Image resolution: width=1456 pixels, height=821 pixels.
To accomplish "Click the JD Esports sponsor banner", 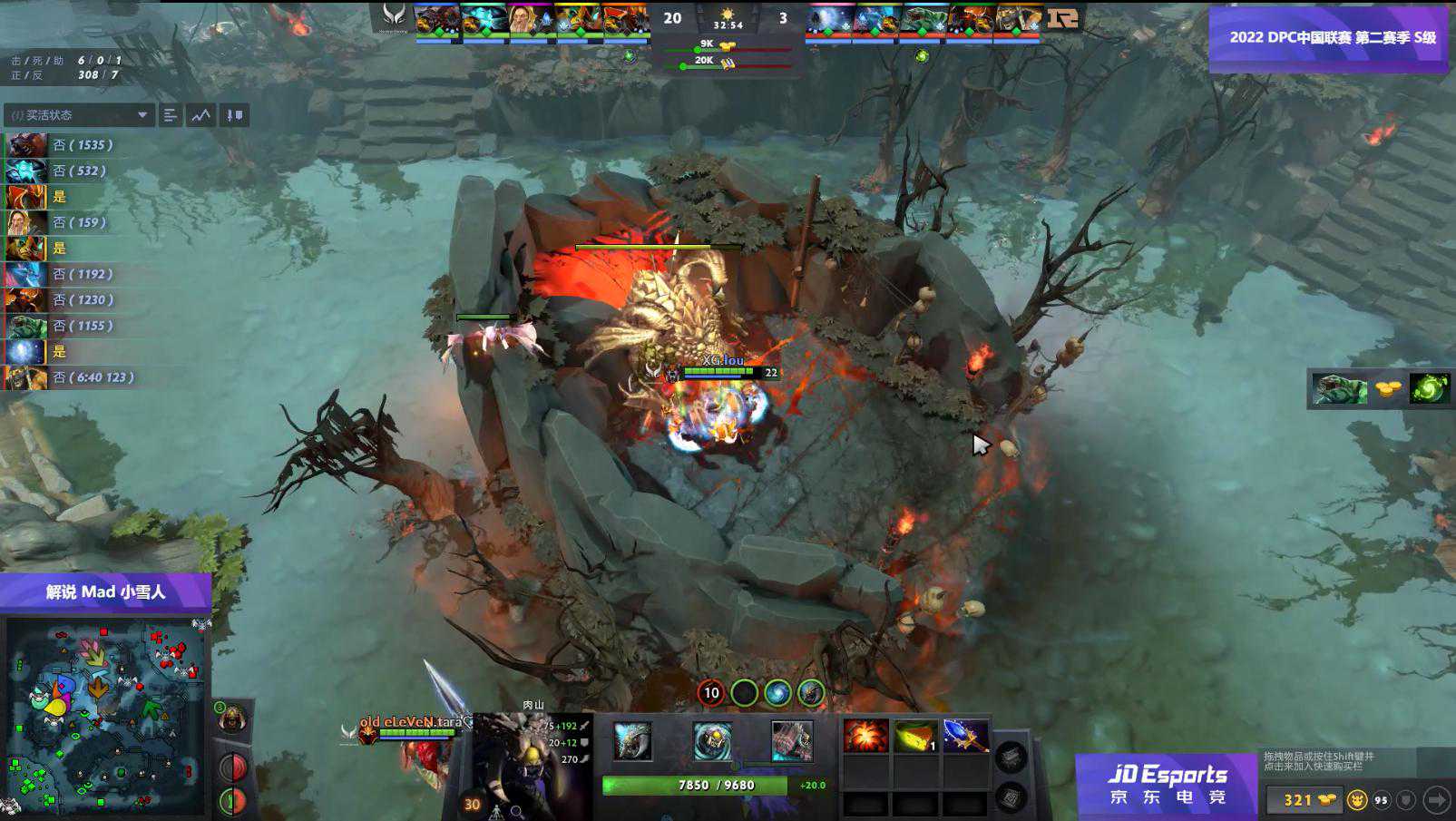I will click(x=1167, y=784).
